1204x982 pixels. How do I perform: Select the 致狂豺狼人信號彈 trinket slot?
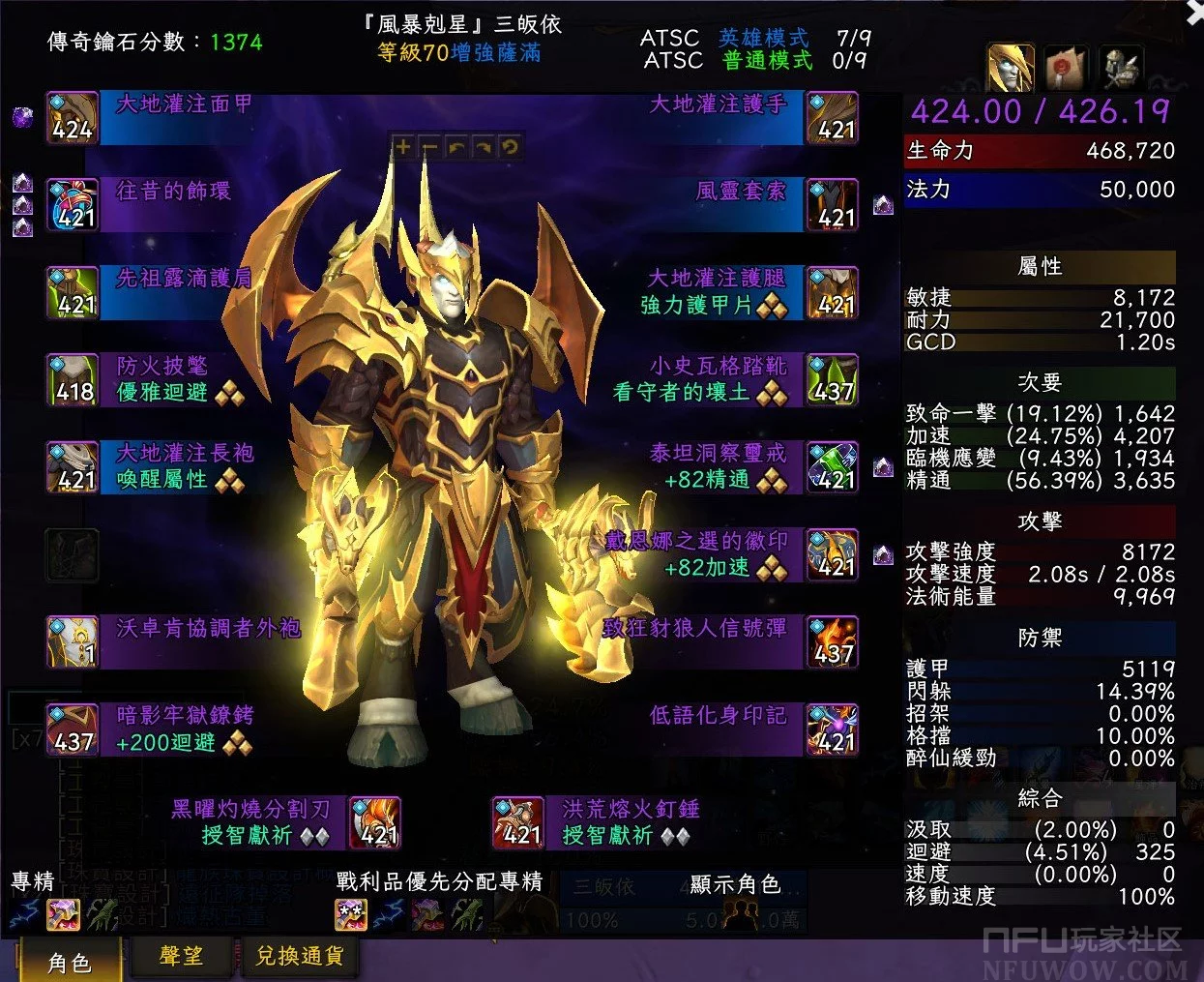click(x=833, y=642)
